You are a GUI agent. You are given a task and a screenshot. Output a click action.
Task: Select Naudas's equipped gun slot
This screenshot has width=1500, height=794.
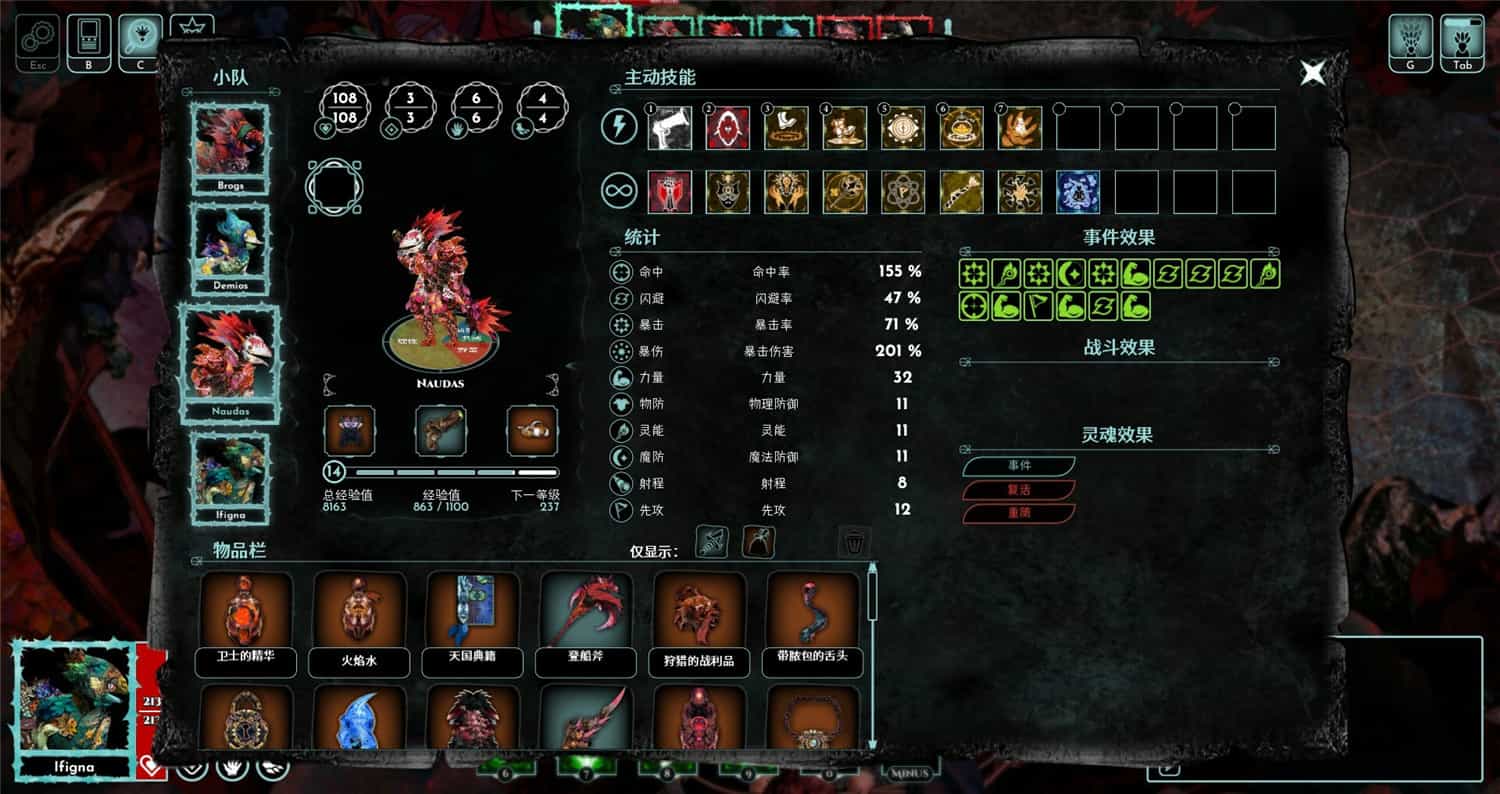441,430
